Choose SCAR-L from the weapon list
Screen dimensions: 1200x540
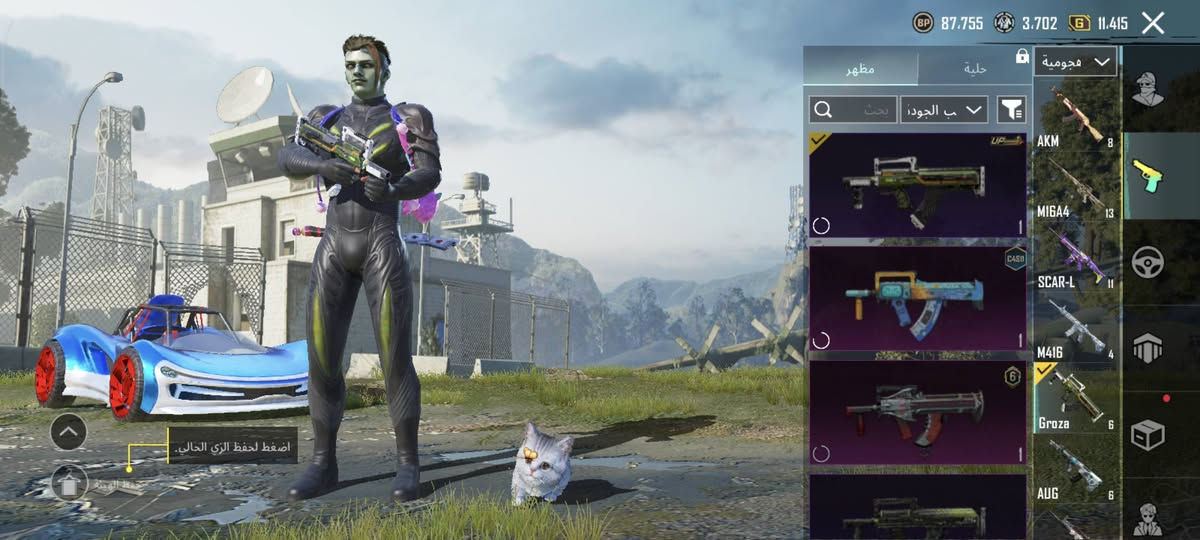[x=1075, y=257]
